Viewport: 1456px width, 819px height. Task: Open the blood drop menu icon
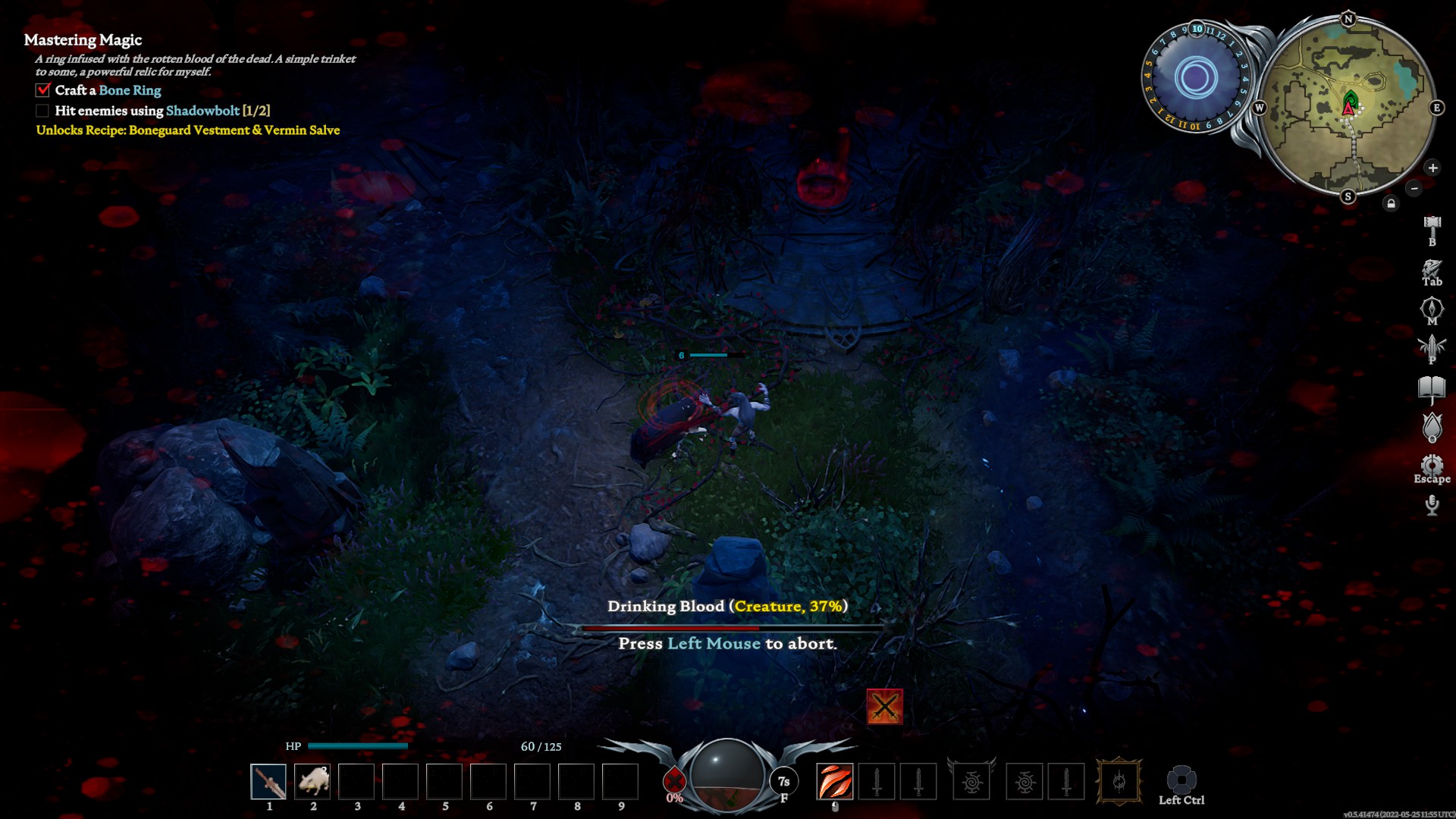[x=1432, y=428]
